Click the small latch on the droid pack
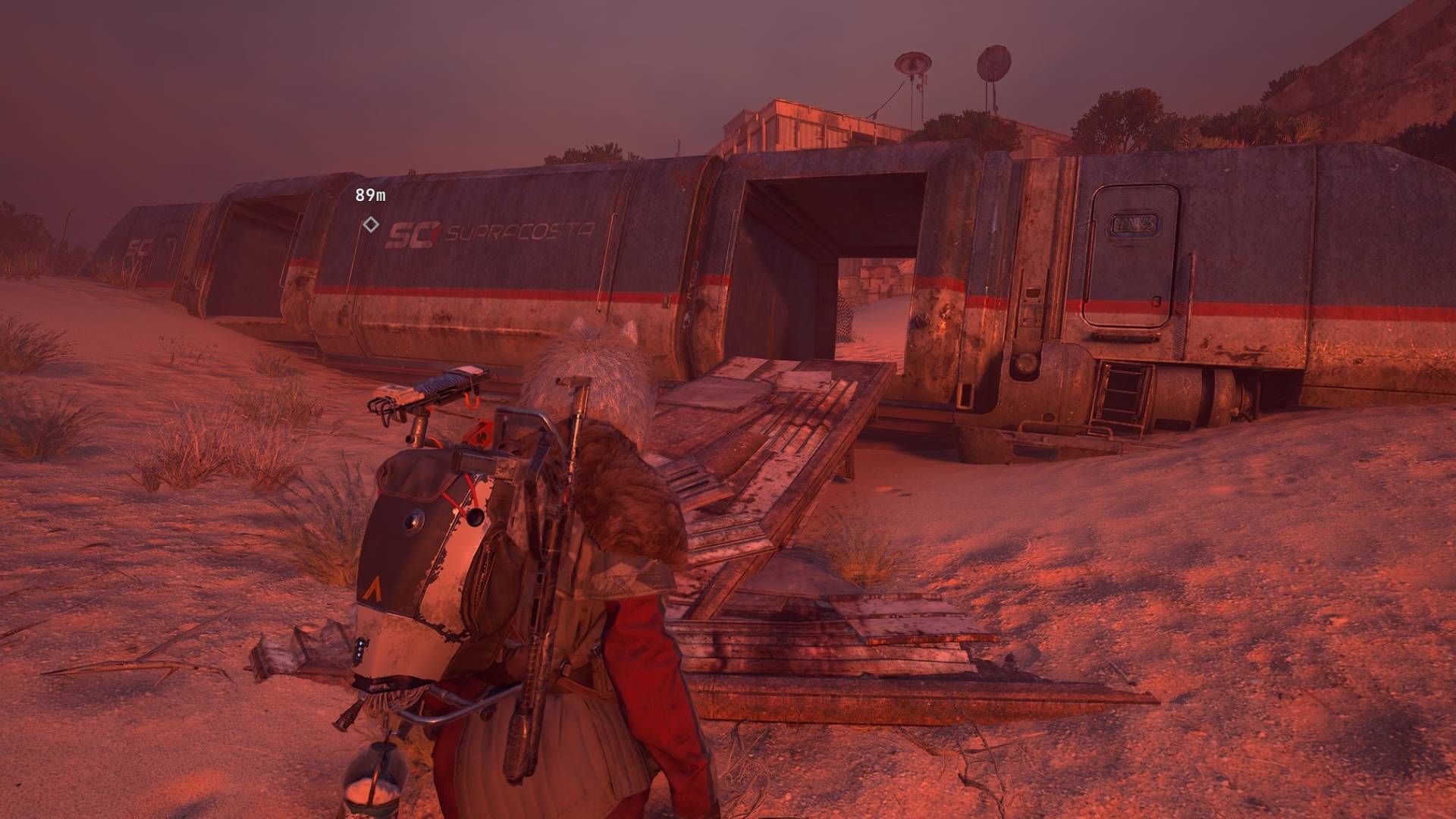This screenshot has width=1456, height=819. click(361, 649)
